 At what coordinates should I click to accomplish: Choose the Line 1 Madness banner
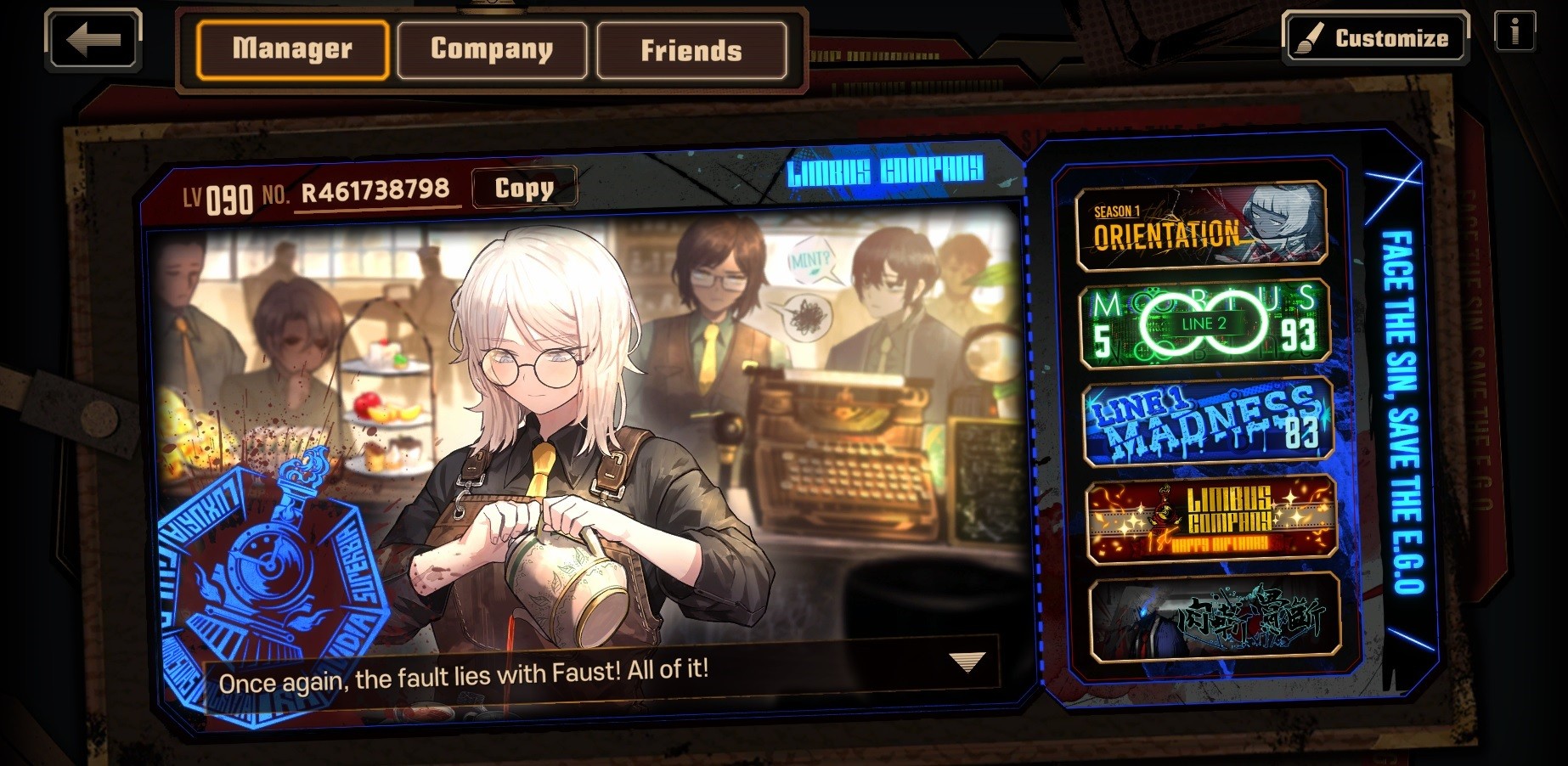pos(1207,424)
